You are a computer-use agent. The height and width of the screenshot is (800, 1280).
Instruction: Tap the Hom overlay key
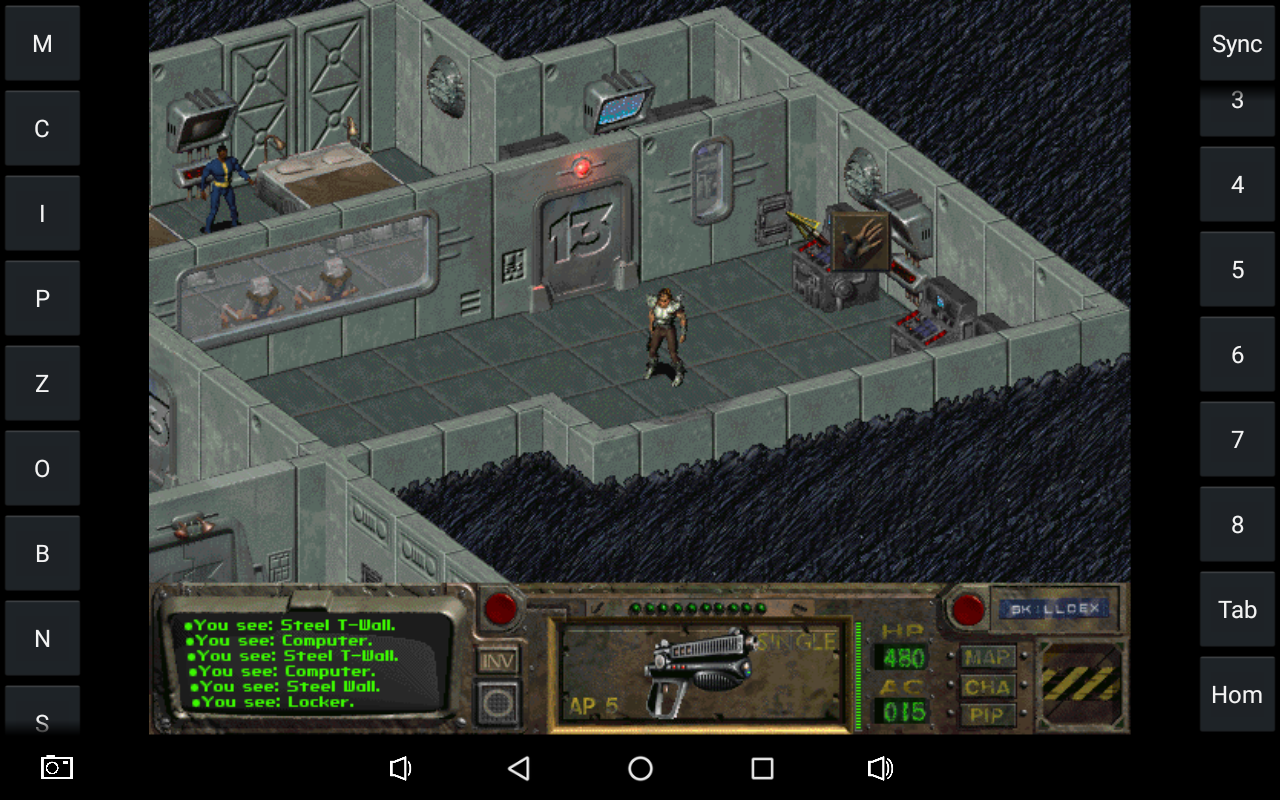(1237, 695)
